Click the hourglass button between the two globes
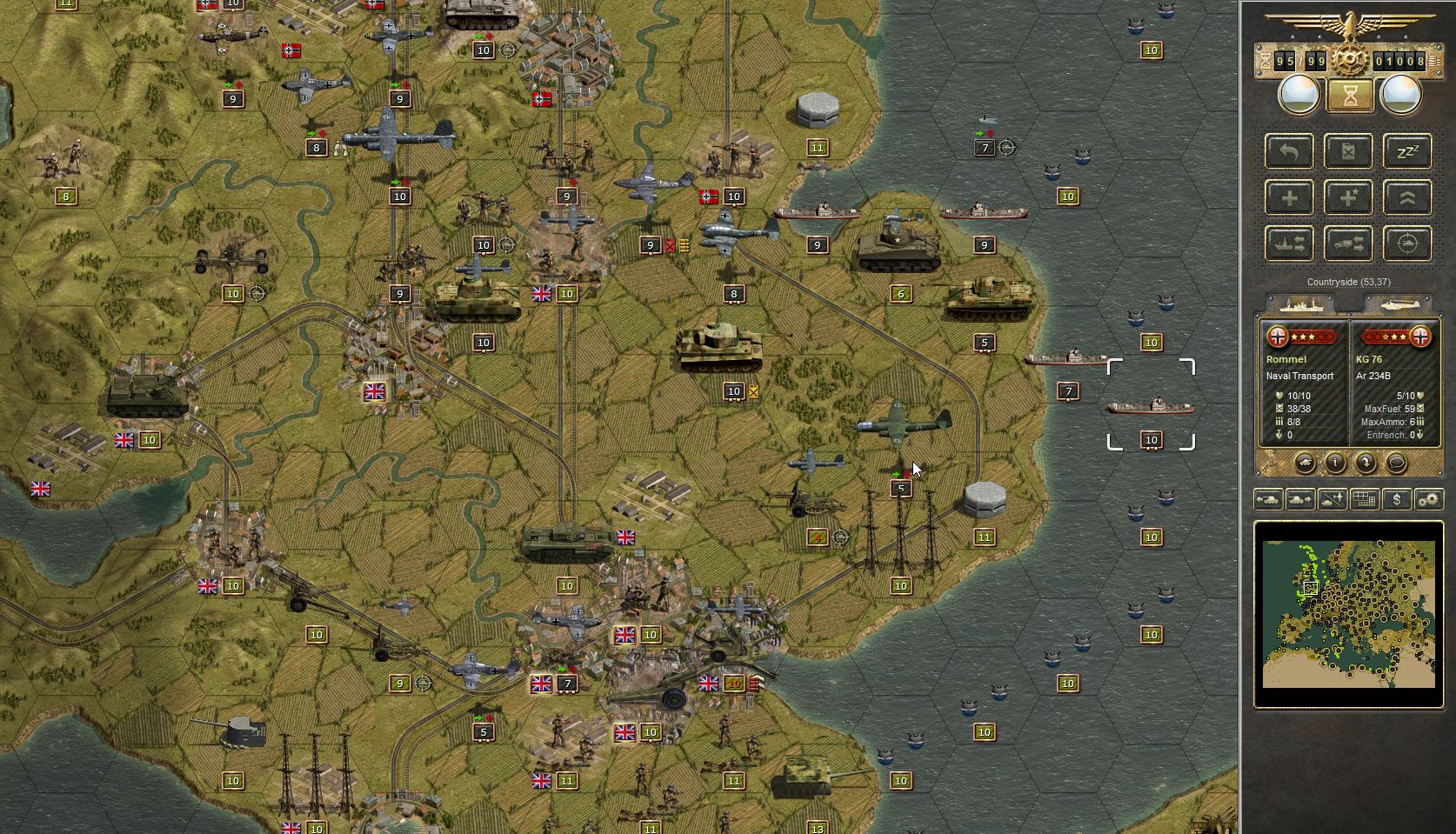 [x=1350, y=95]
